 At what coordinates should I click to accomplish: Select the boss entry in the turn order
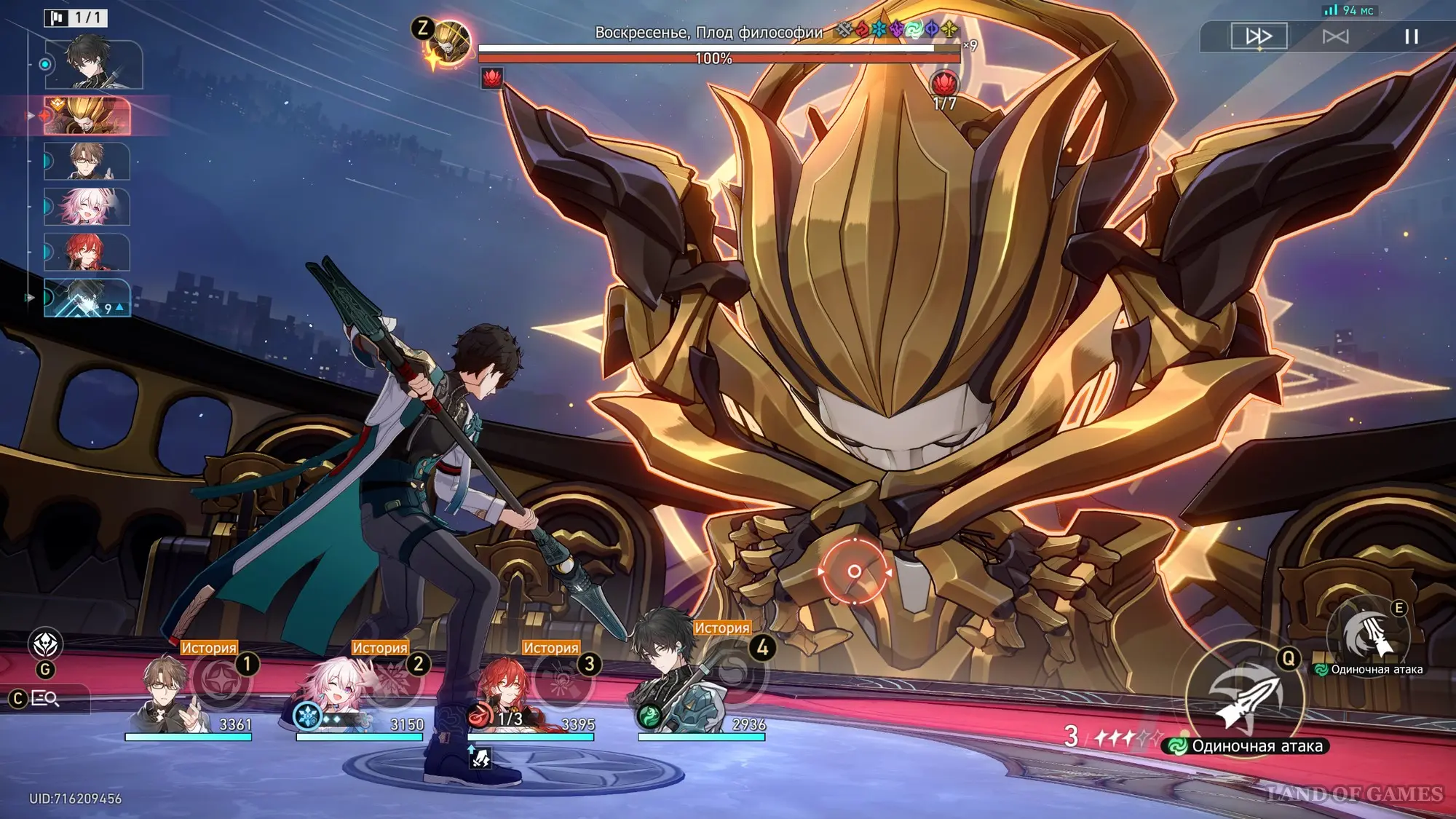pyautogui.click(x=87, y=116)
